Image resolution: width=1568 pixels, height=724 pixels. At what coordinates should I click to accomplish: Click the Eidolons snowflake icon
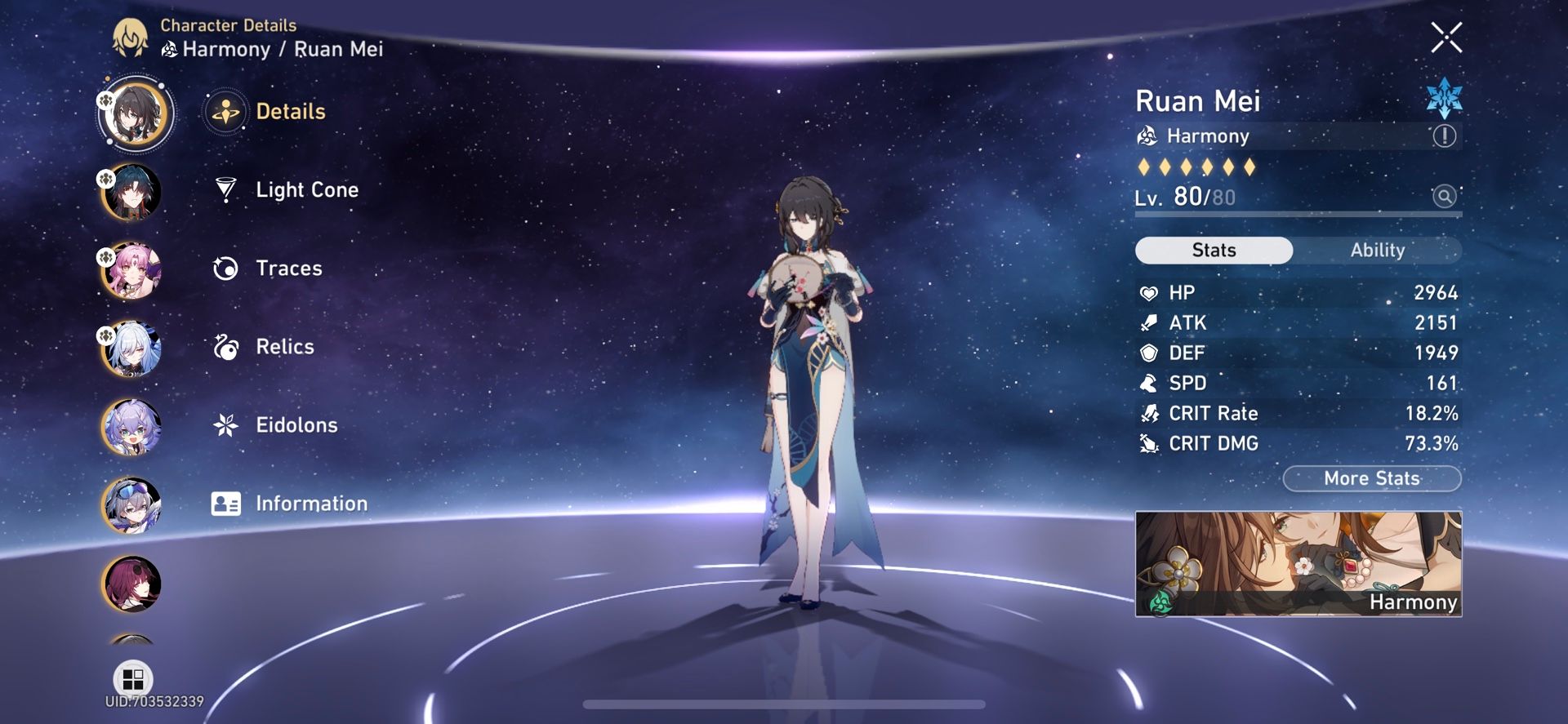(x=225, y=424)
